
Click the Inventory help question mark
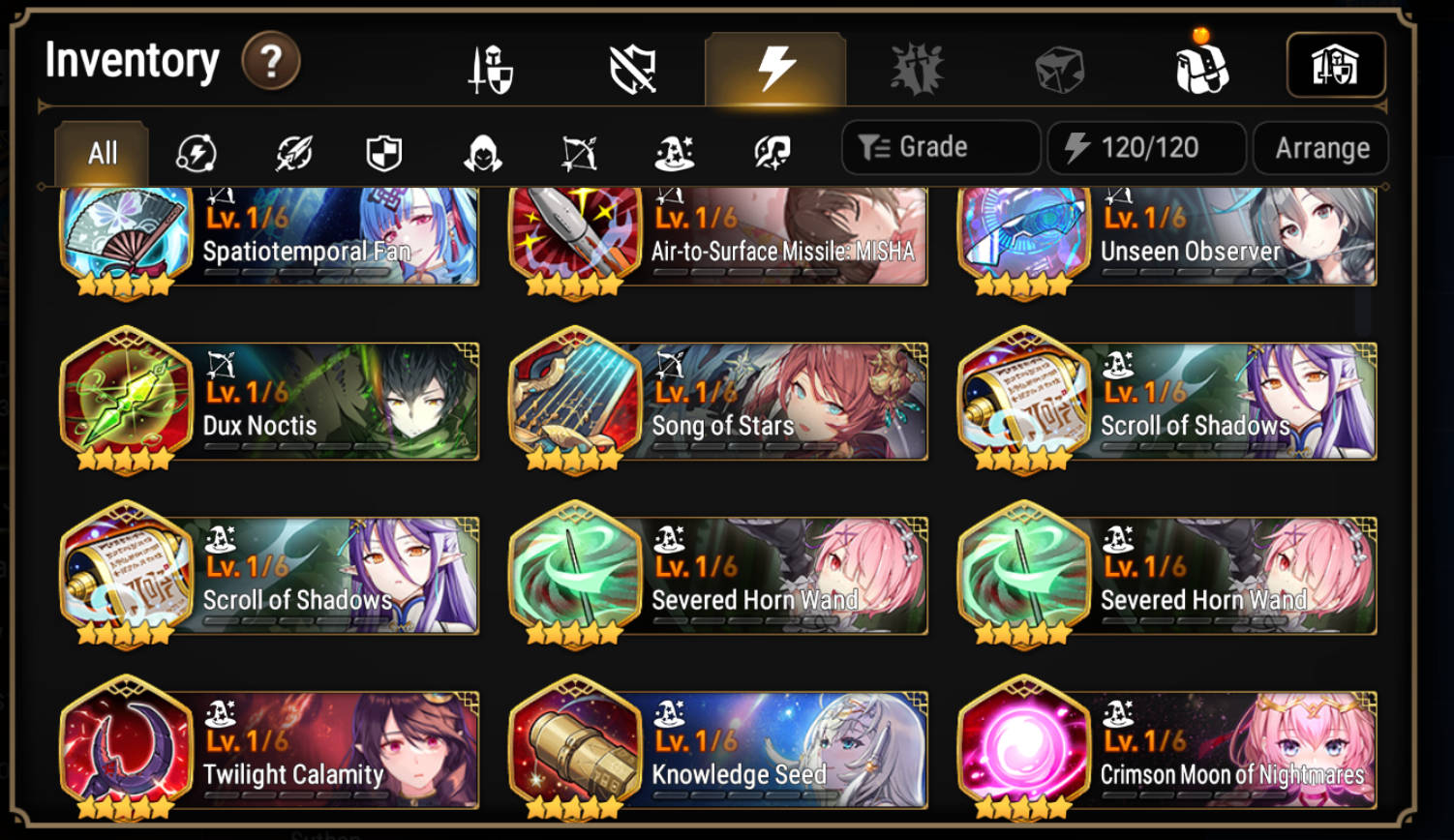pos(270,60)
